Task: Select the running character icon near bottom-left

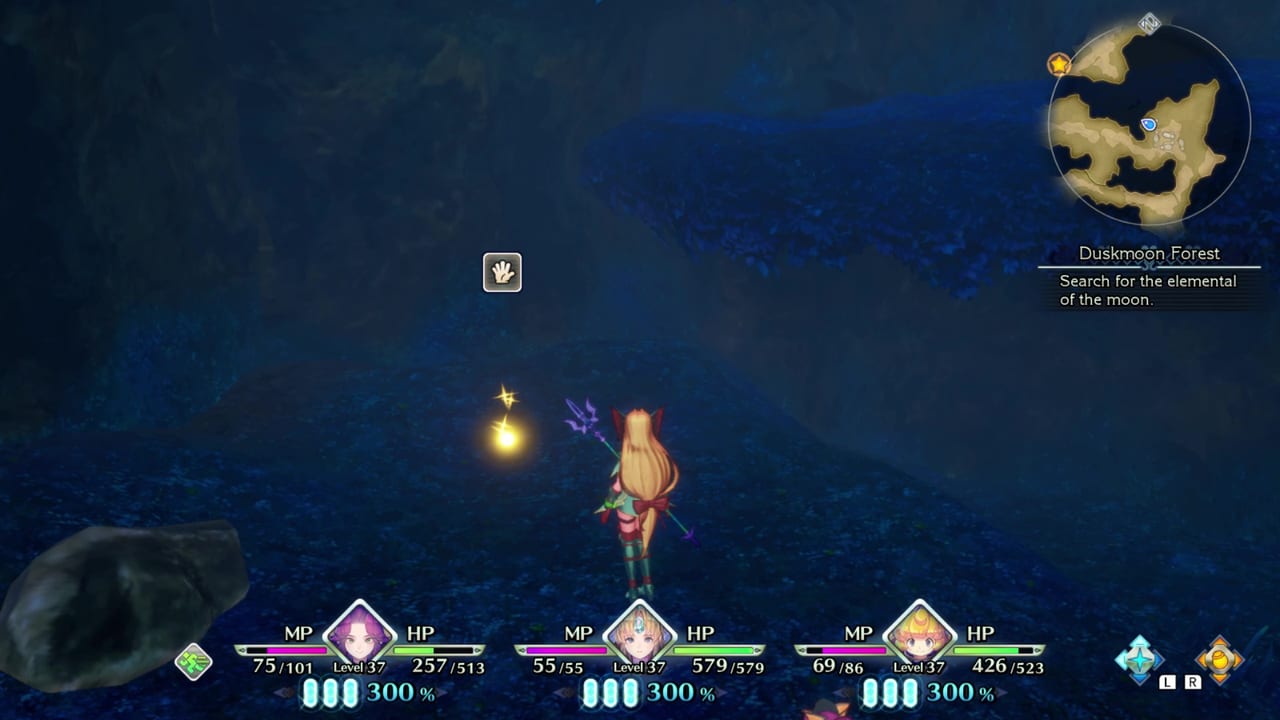Action: click(x=193, y=661)
